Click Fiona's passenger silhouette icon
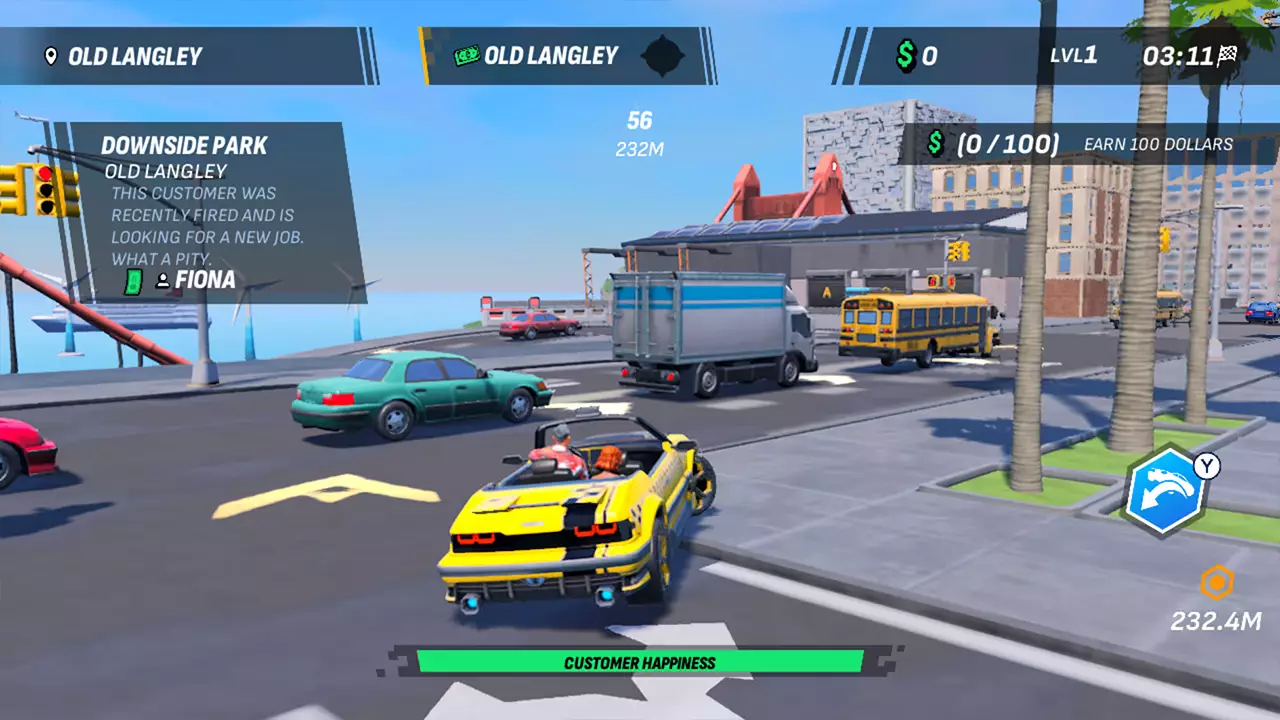This screenshot has height=720, width=1280. (163, 282)
